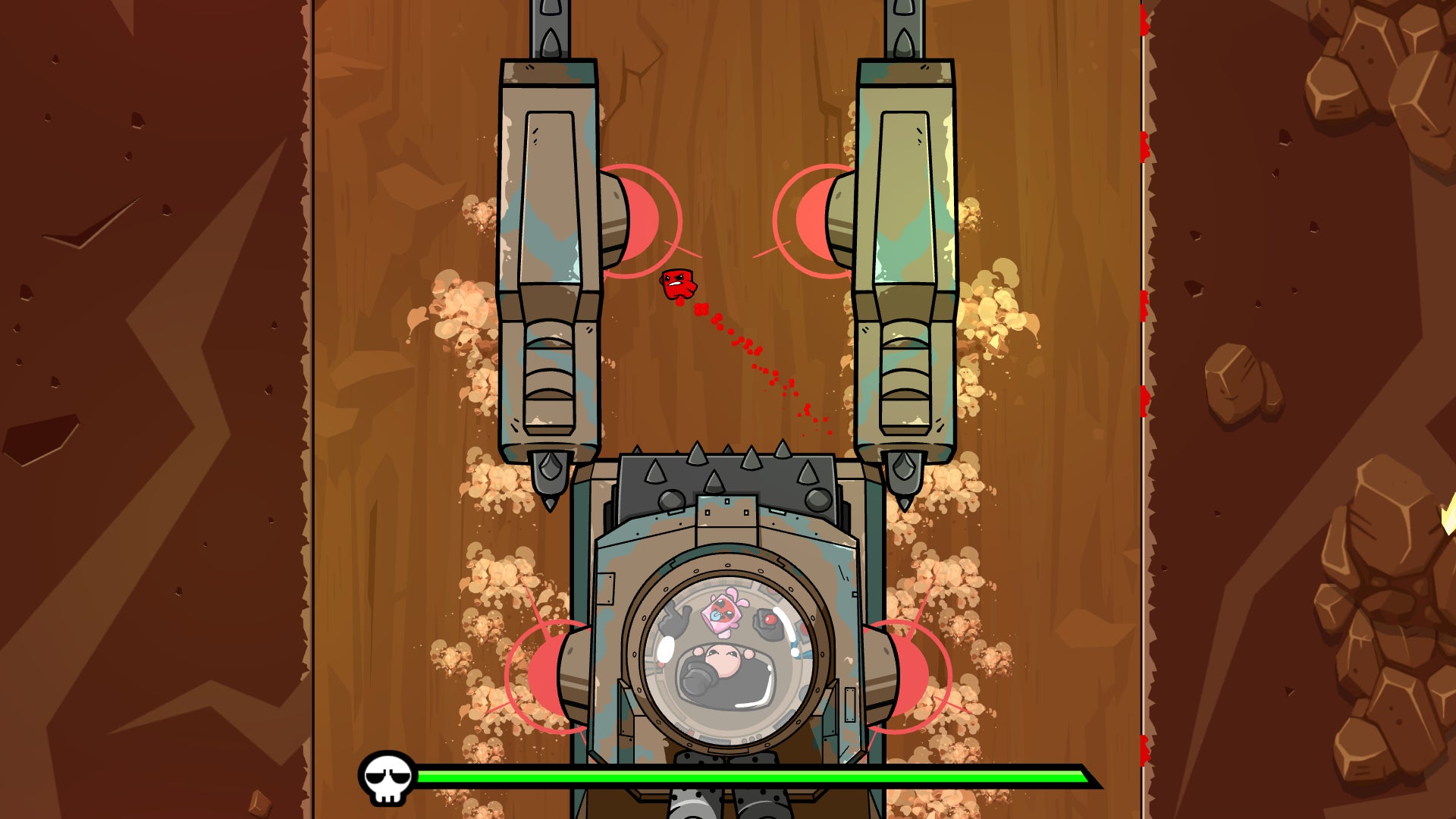Viewport: 1456px width, 819px height.
Task: Select Meat Boy mid-jump near the drill
Action: [x=676, y=283]
